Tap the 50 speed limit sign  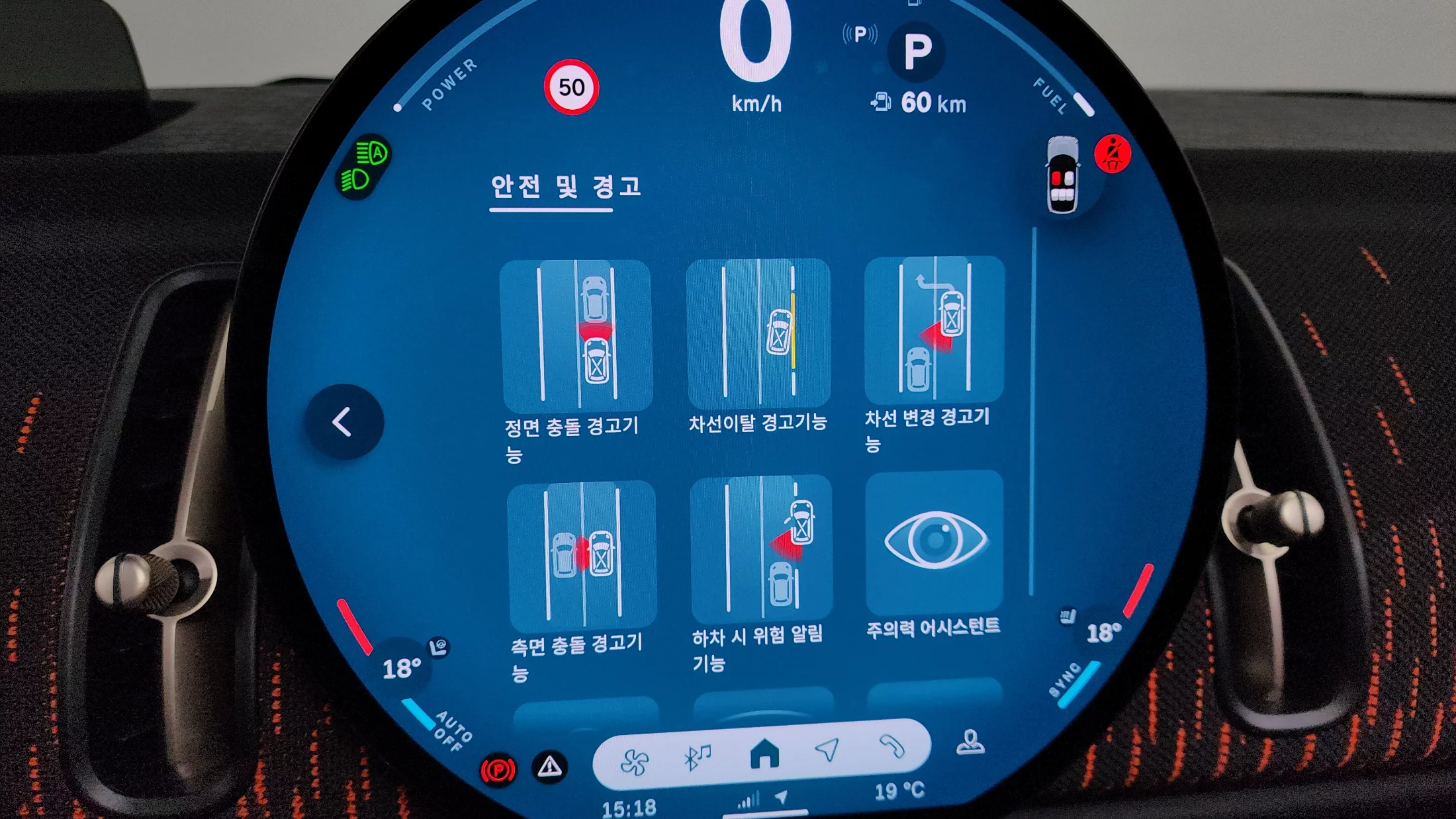pyautogui.click(x=571, y=87)
